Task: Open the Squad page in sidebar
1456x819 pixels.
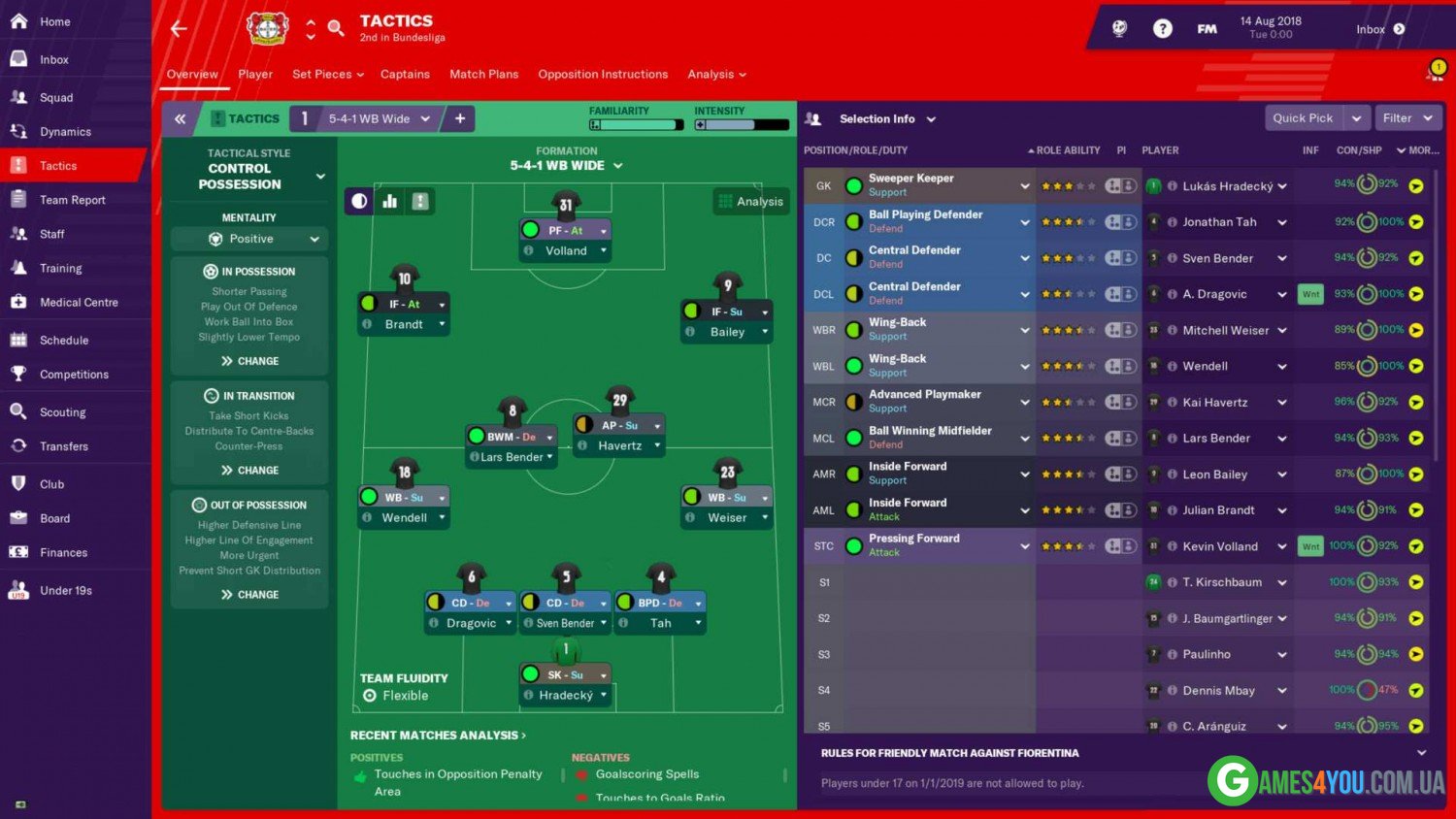Action: point(55,97)
